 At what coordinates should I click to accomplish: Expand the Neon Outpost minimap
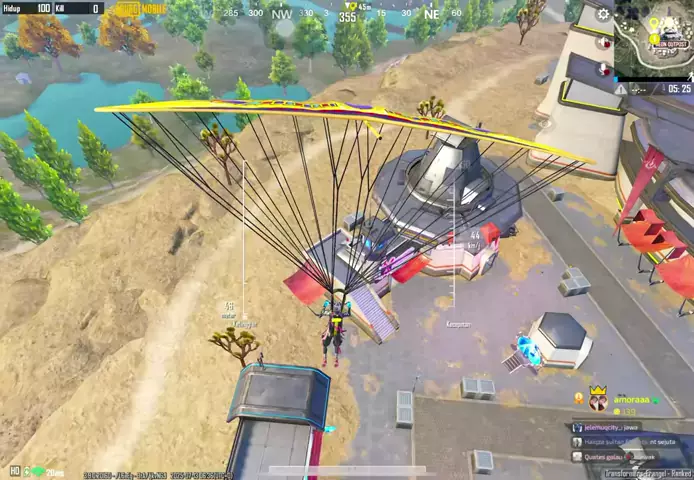(654, 38)
